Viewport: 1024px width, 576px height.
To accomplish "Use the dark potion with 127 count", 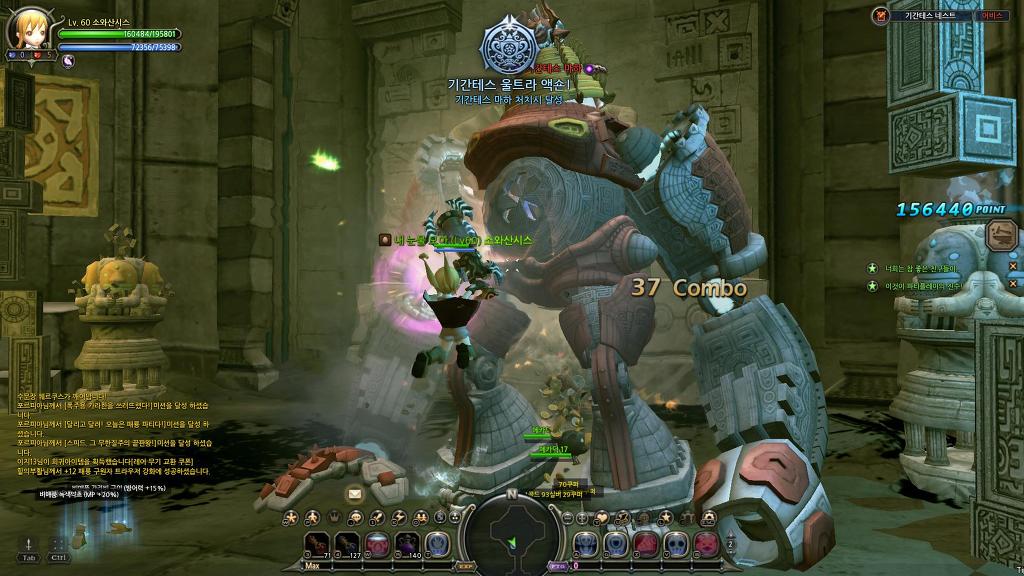I will [347, 545].
